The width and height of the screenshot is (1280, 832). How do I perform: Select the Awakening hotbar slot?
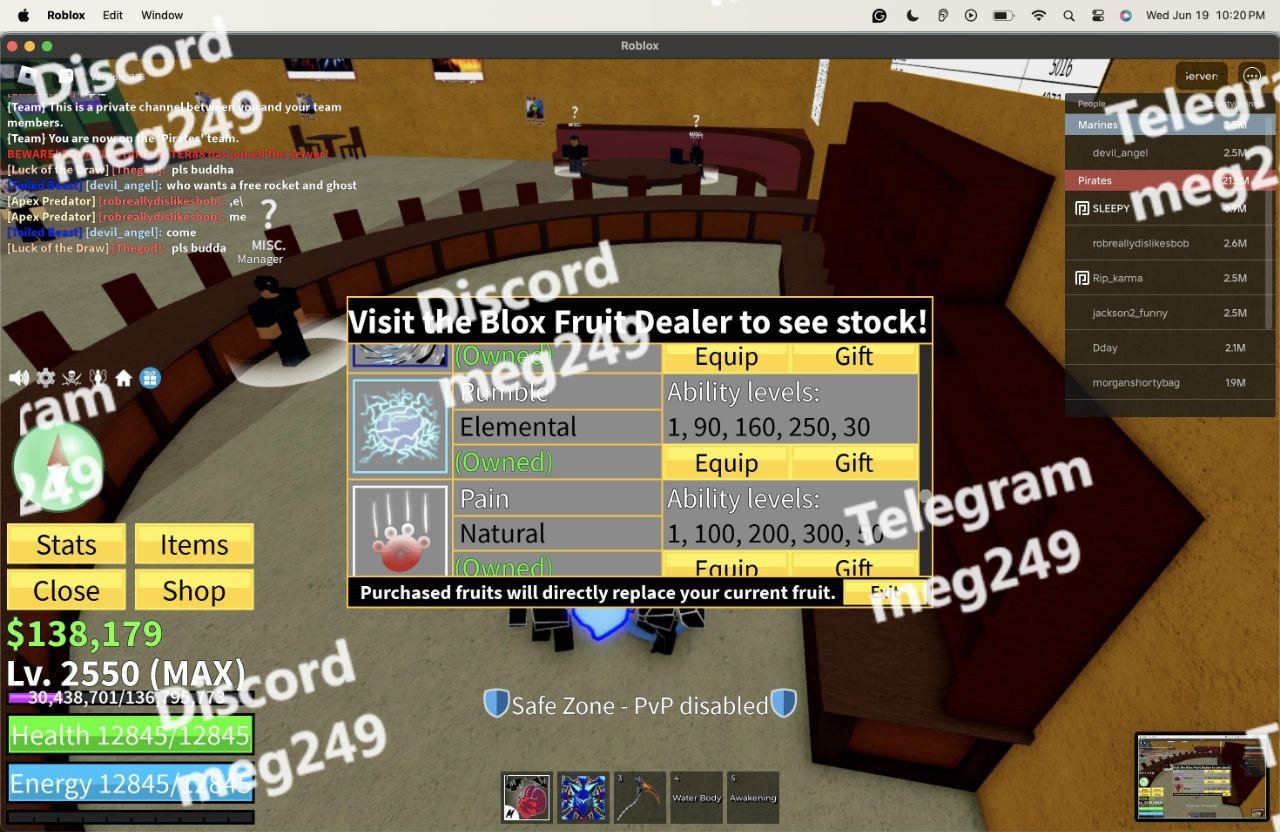(752, 797)
